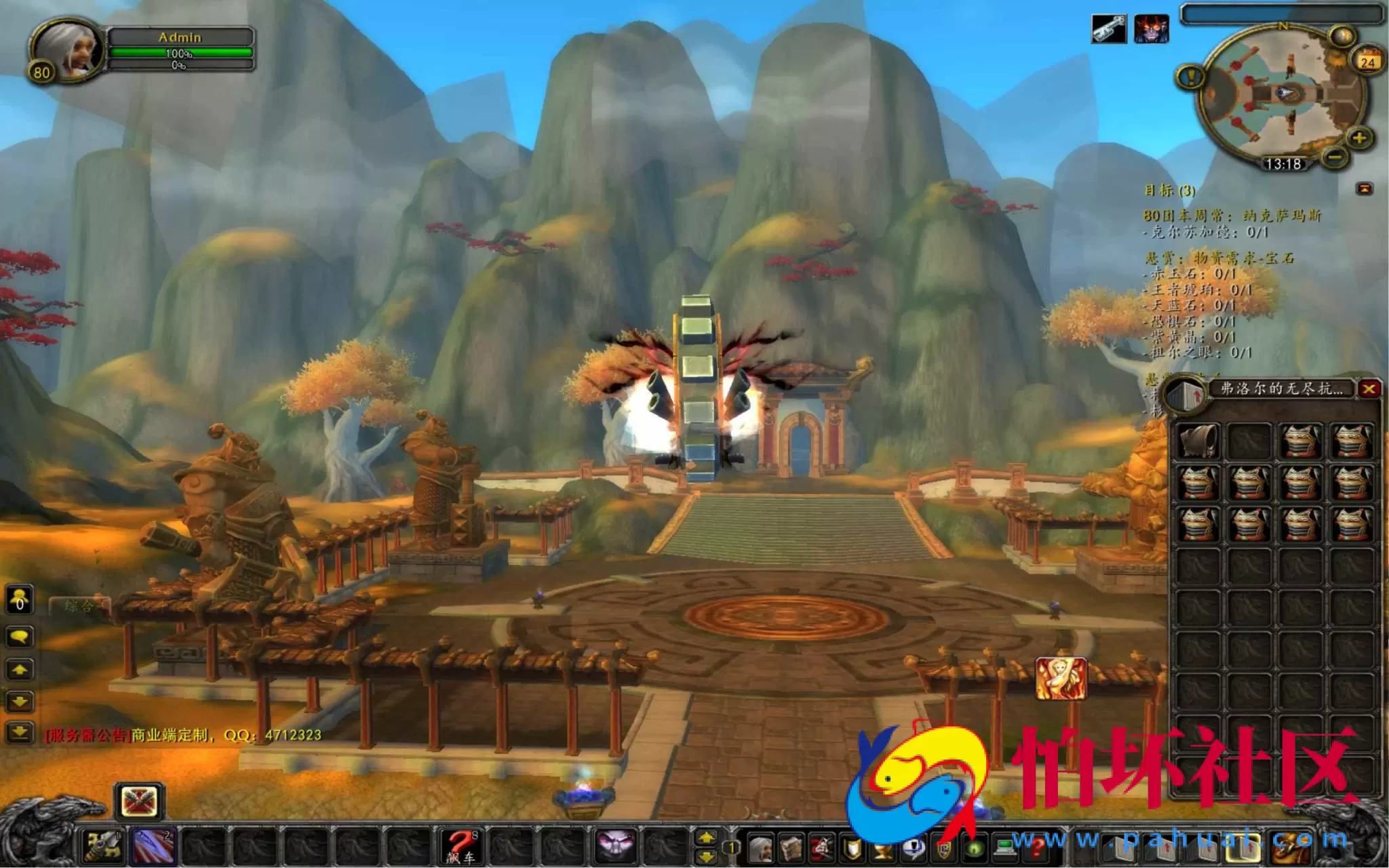Open socials via the speech bubble micro menu

pyautogui.click(x=912, y=848)
